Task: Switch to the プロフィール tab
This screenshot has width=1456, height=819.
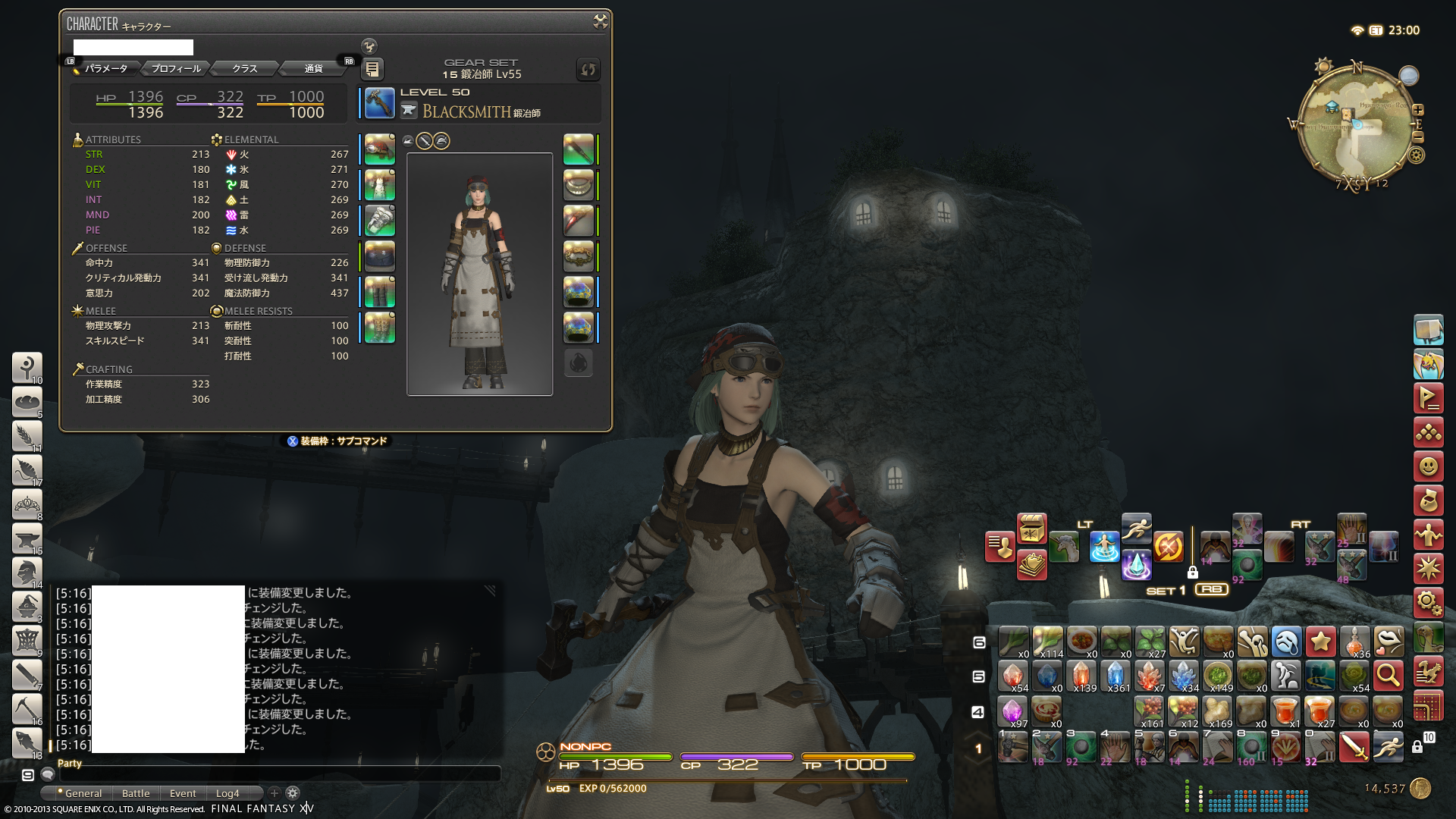Action: (x=176, y=69)
